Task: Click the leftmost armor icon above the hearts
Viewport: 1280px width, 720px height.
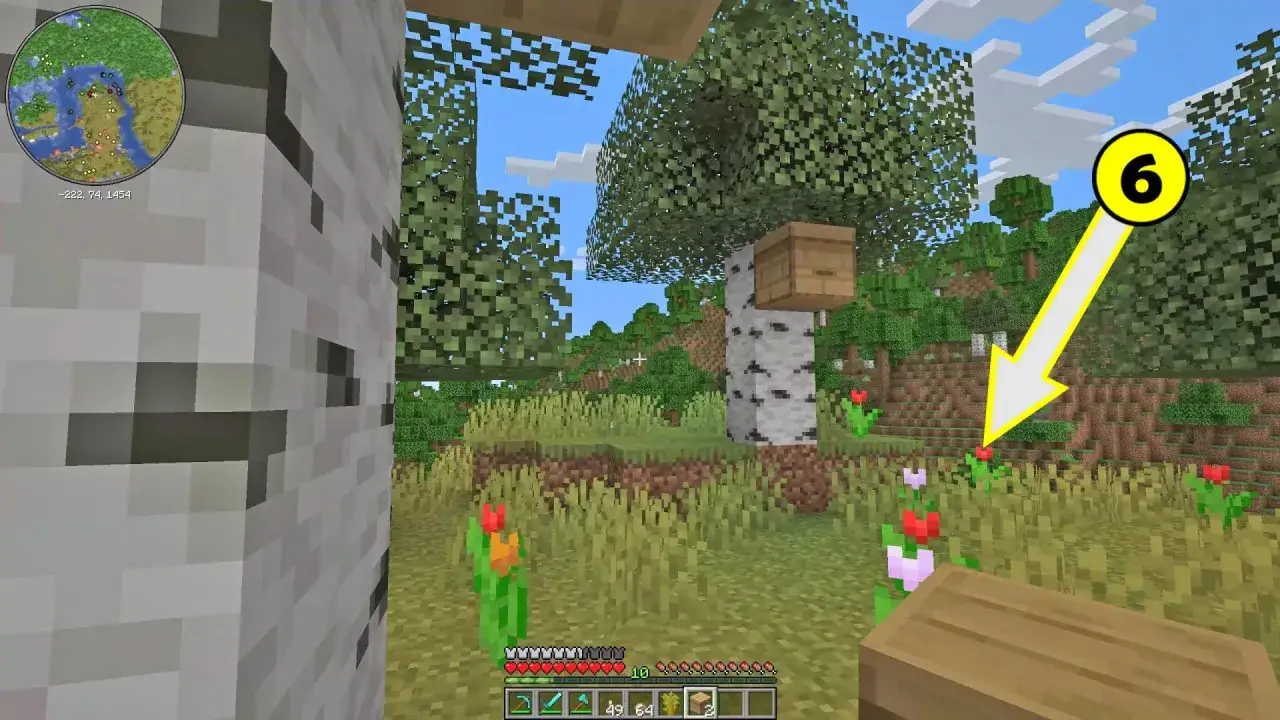Action: point(510,652)
